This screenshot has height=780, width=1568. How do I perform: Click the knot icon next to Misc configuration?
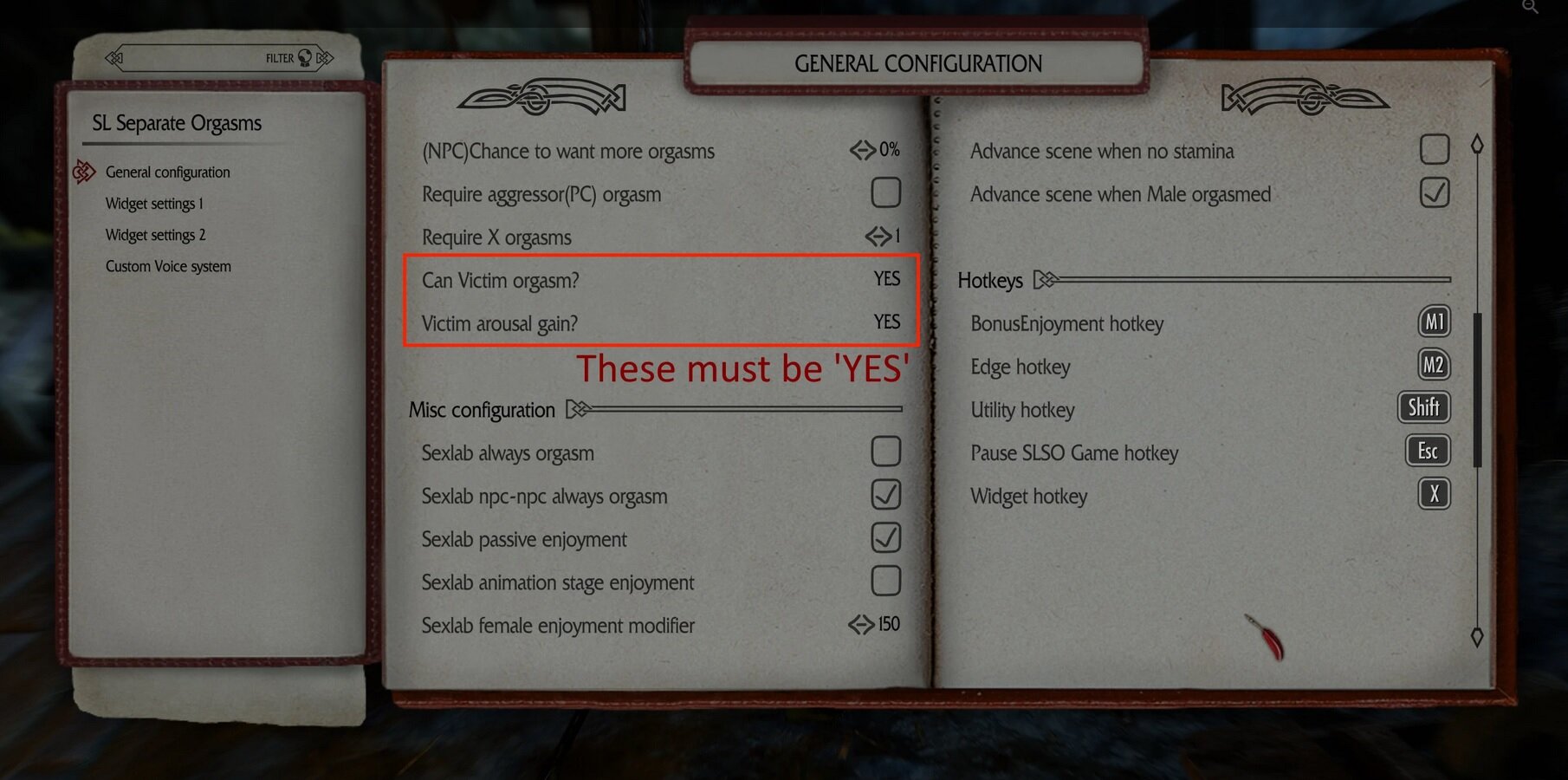578,409
